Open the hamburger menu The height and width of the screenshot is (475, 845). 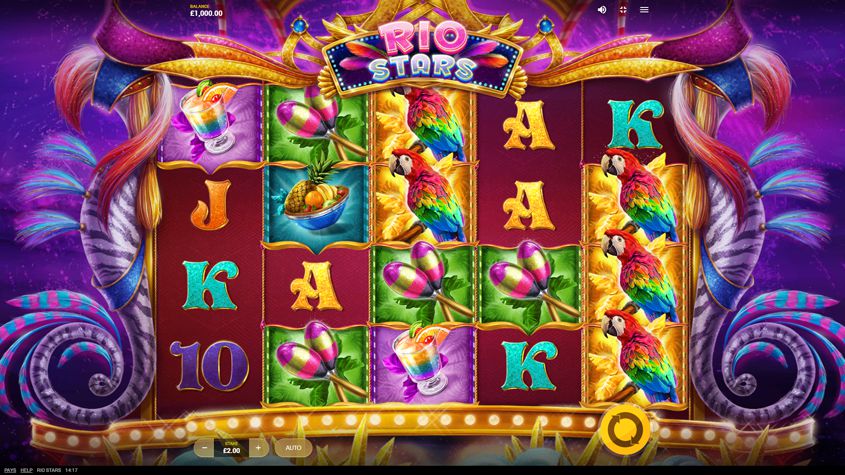[644, 10]
